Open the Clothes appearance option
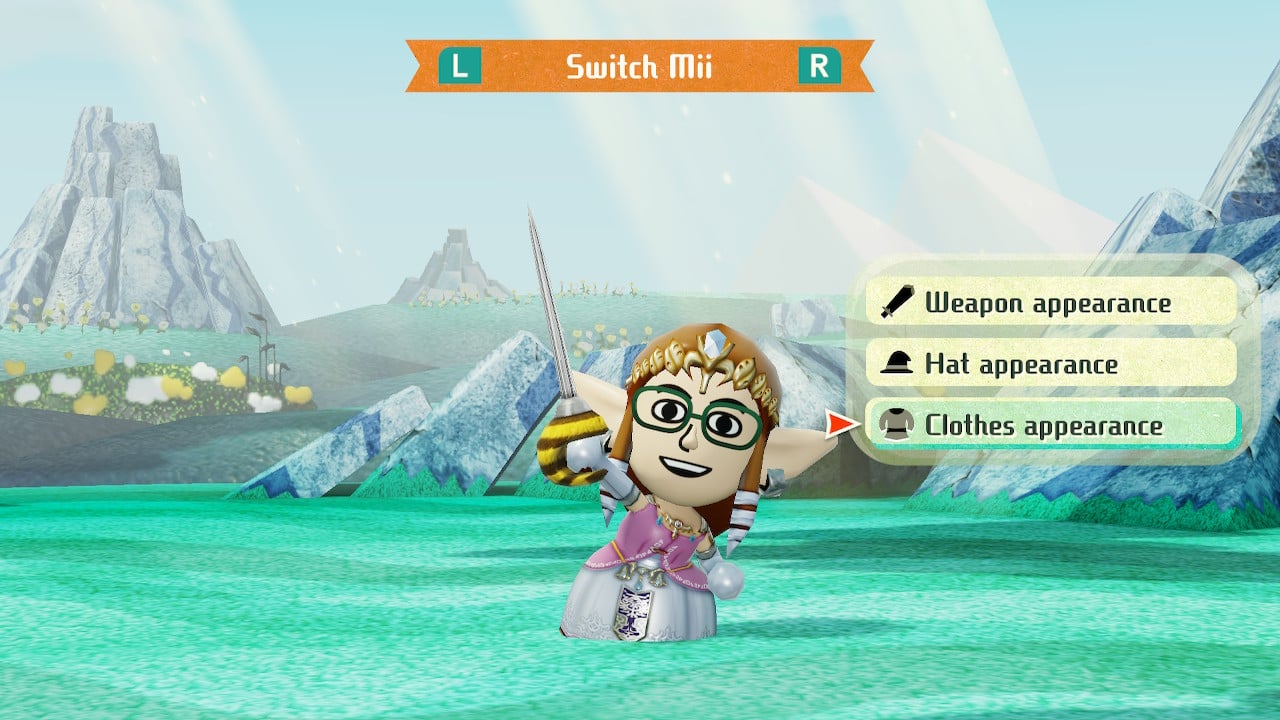 click(1050, 426)
